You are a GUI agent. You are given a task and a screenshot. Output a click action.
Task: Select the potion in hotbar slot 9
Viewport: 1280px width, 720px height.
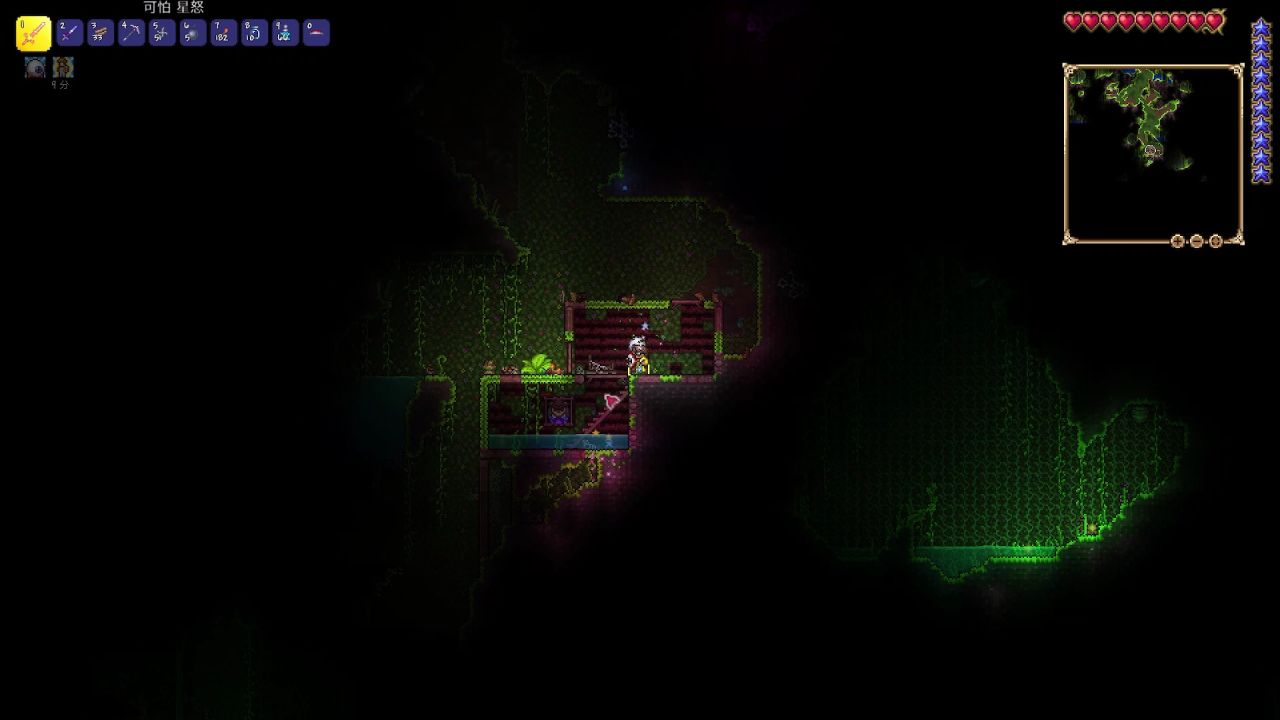(285, 33)
